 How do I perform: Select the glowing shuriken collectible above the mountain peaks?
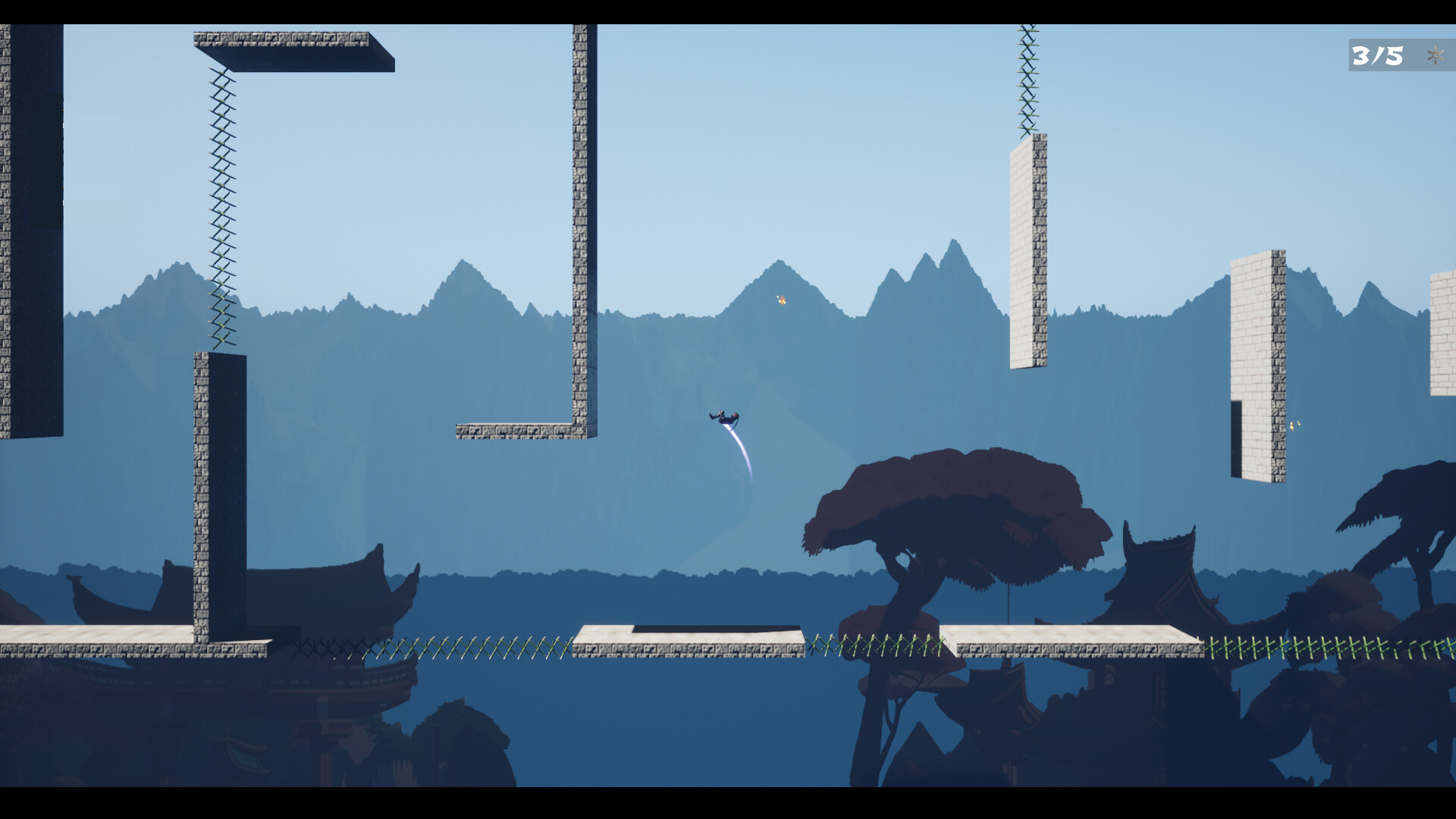(780, 301)
